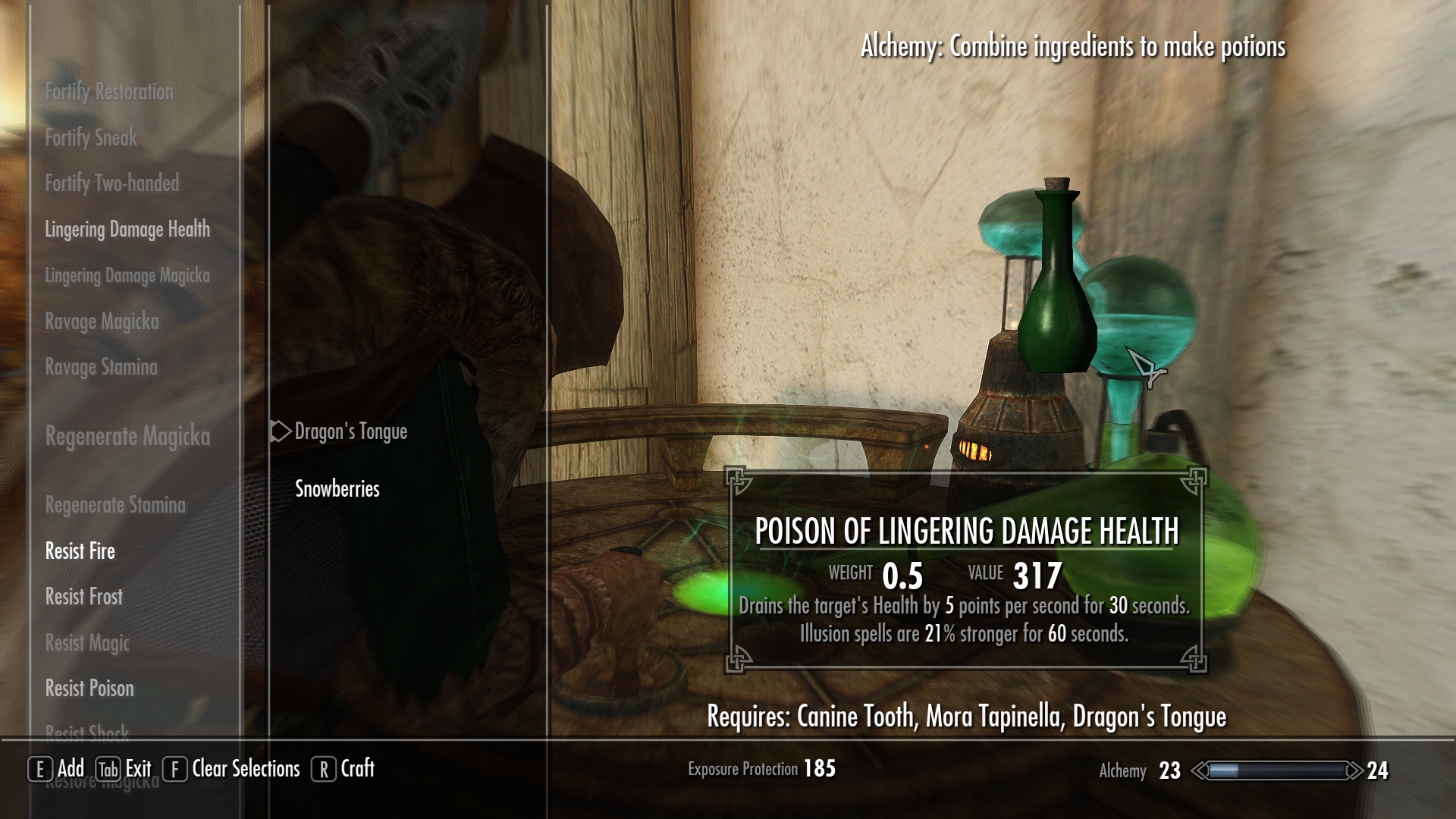Open the Lingering Damage Health category
This screenshot has height=819, width=1456.
[x=127, y=229]
